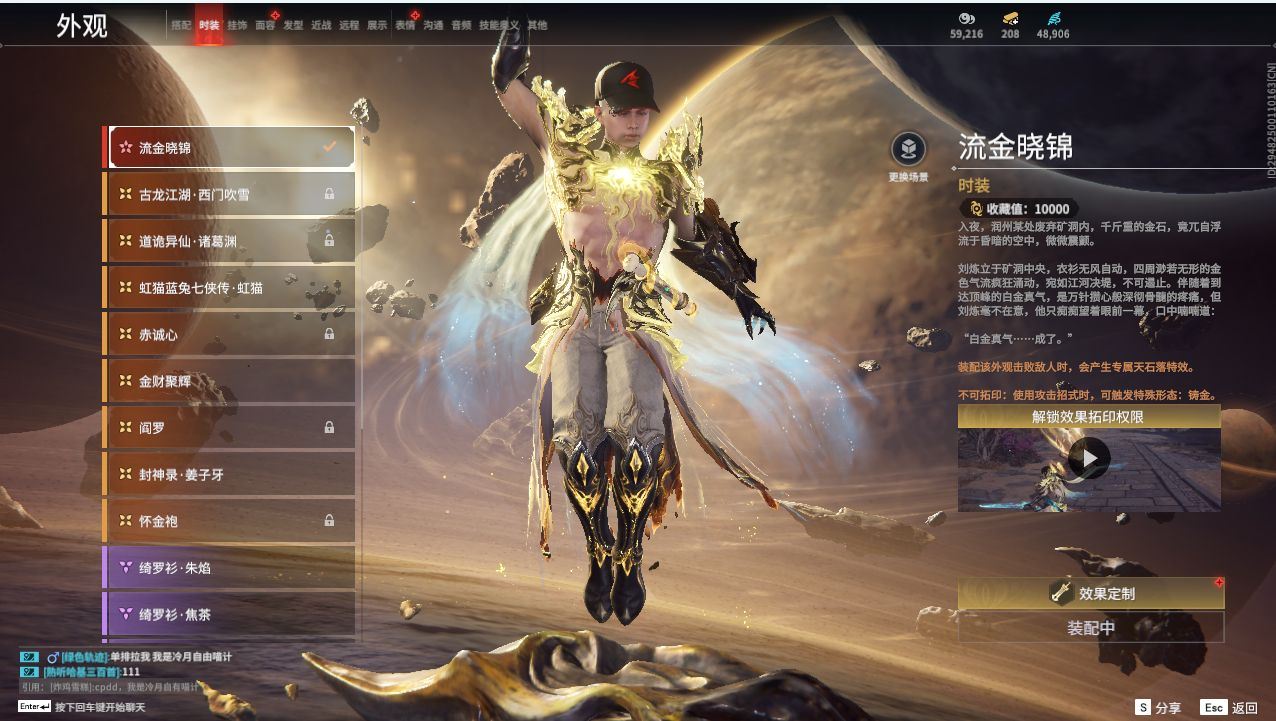Click the 更换场景 change scene icon

[x=908, y=151]
